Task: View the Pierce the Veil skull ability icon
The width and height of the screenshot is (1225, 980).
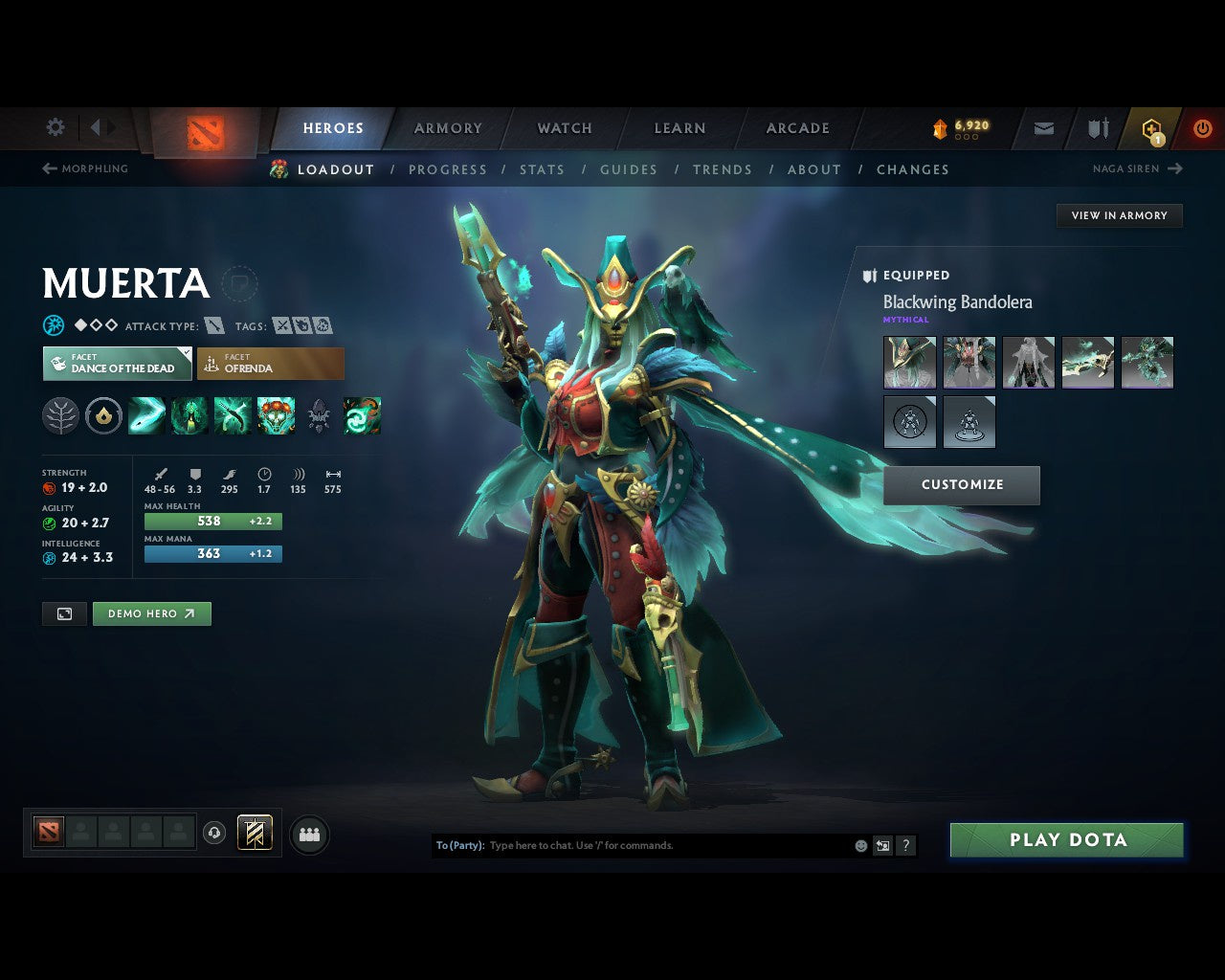Action: [x=276, y=414]
